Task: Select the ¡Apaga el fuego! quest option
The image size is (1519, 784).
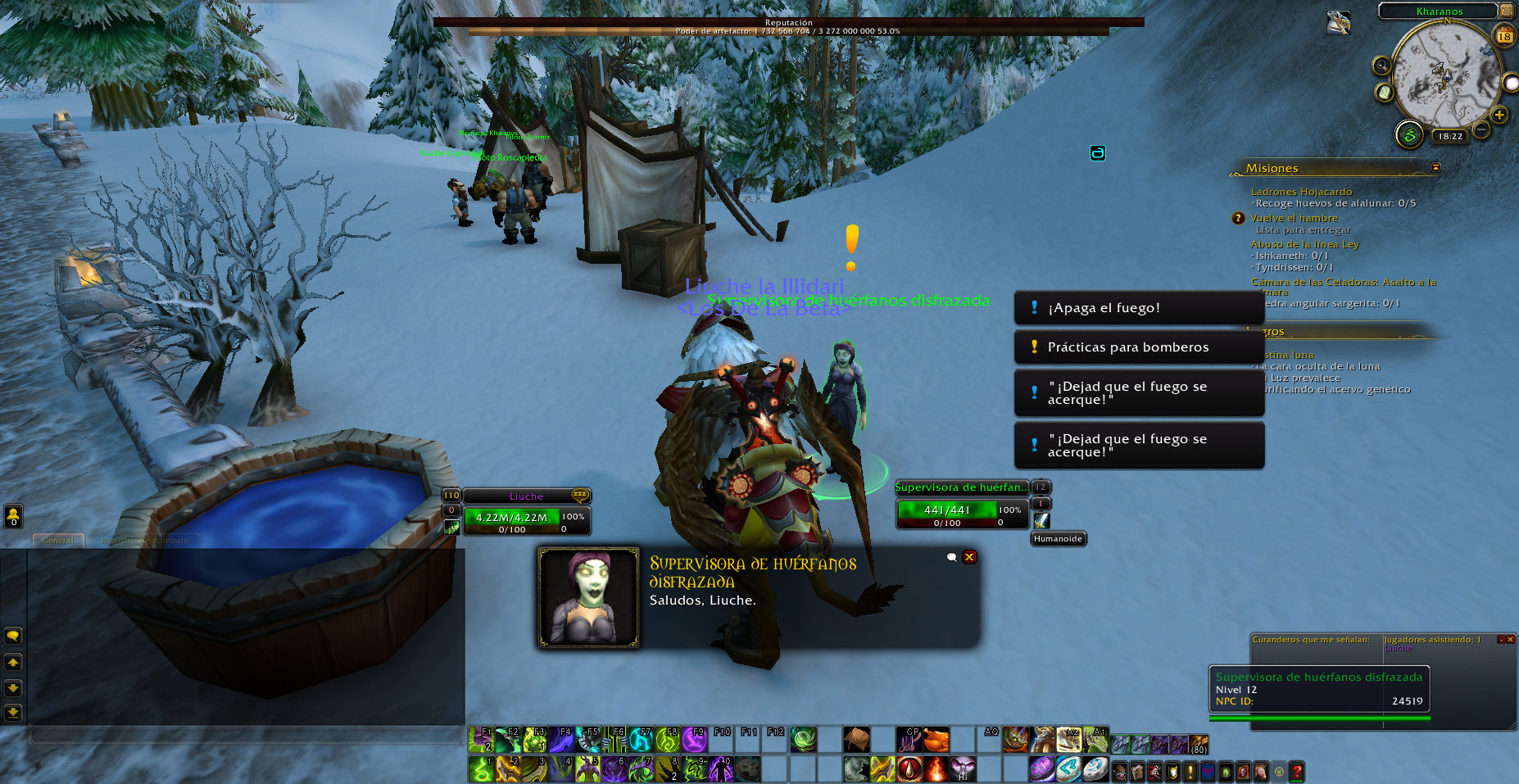Action: click(x=1138, y=308)
